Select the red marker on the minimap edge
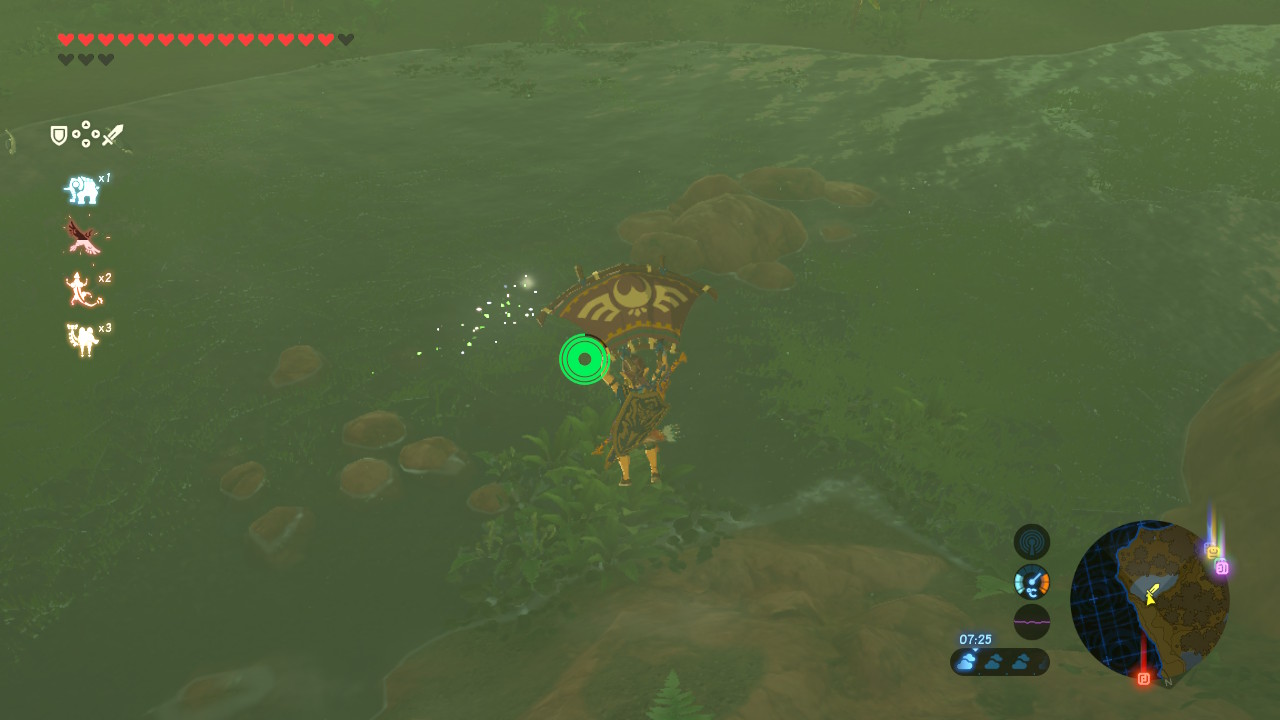The image size is (1280, 720). click(1144, 678)
